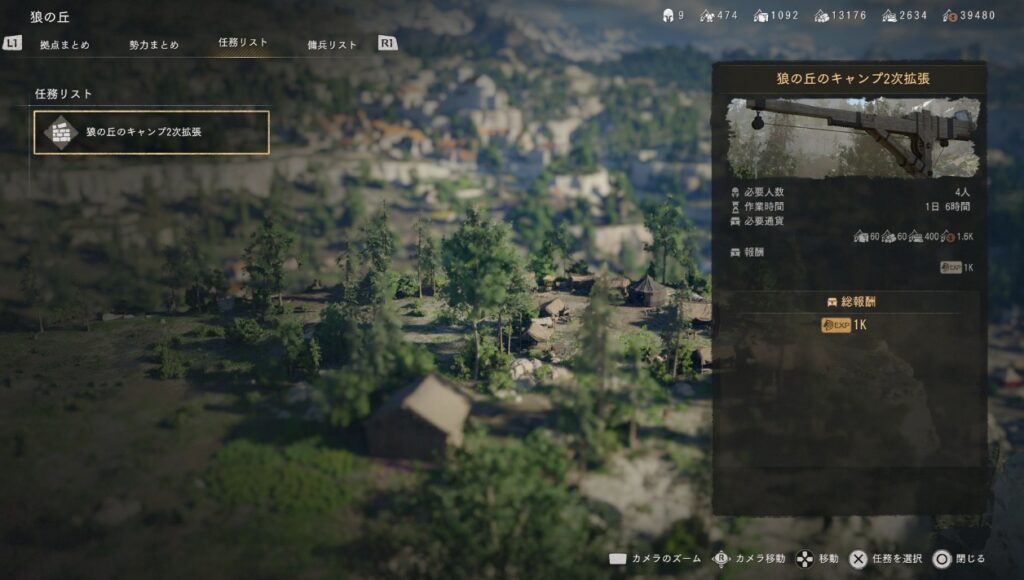
Task: Select the 任務リスト tab
Action: pyautogui.click(x=243, y=43)
